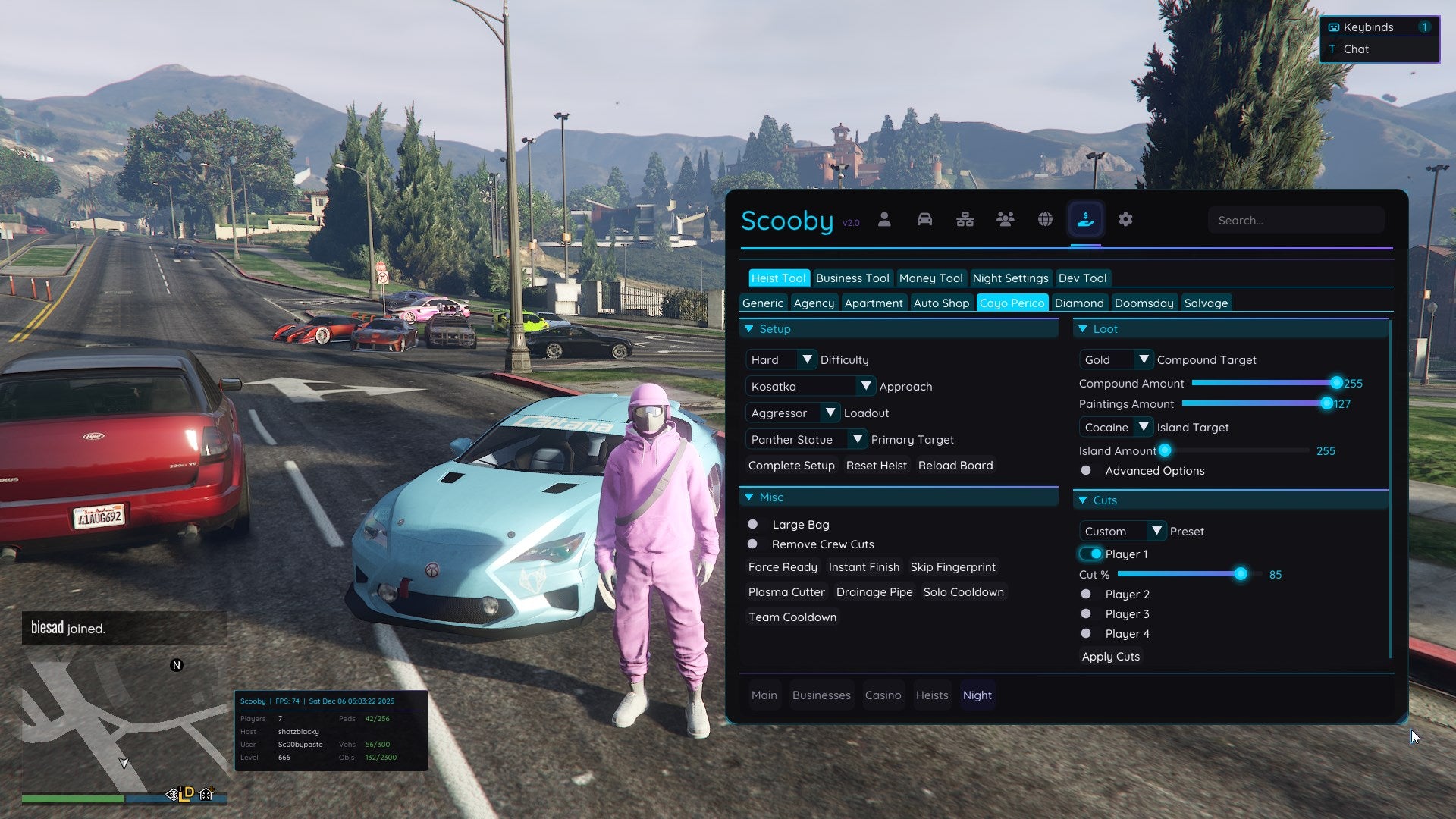Select the vehicle menu icon
This screenshot has width=1456, height=819.
point(925,219)
